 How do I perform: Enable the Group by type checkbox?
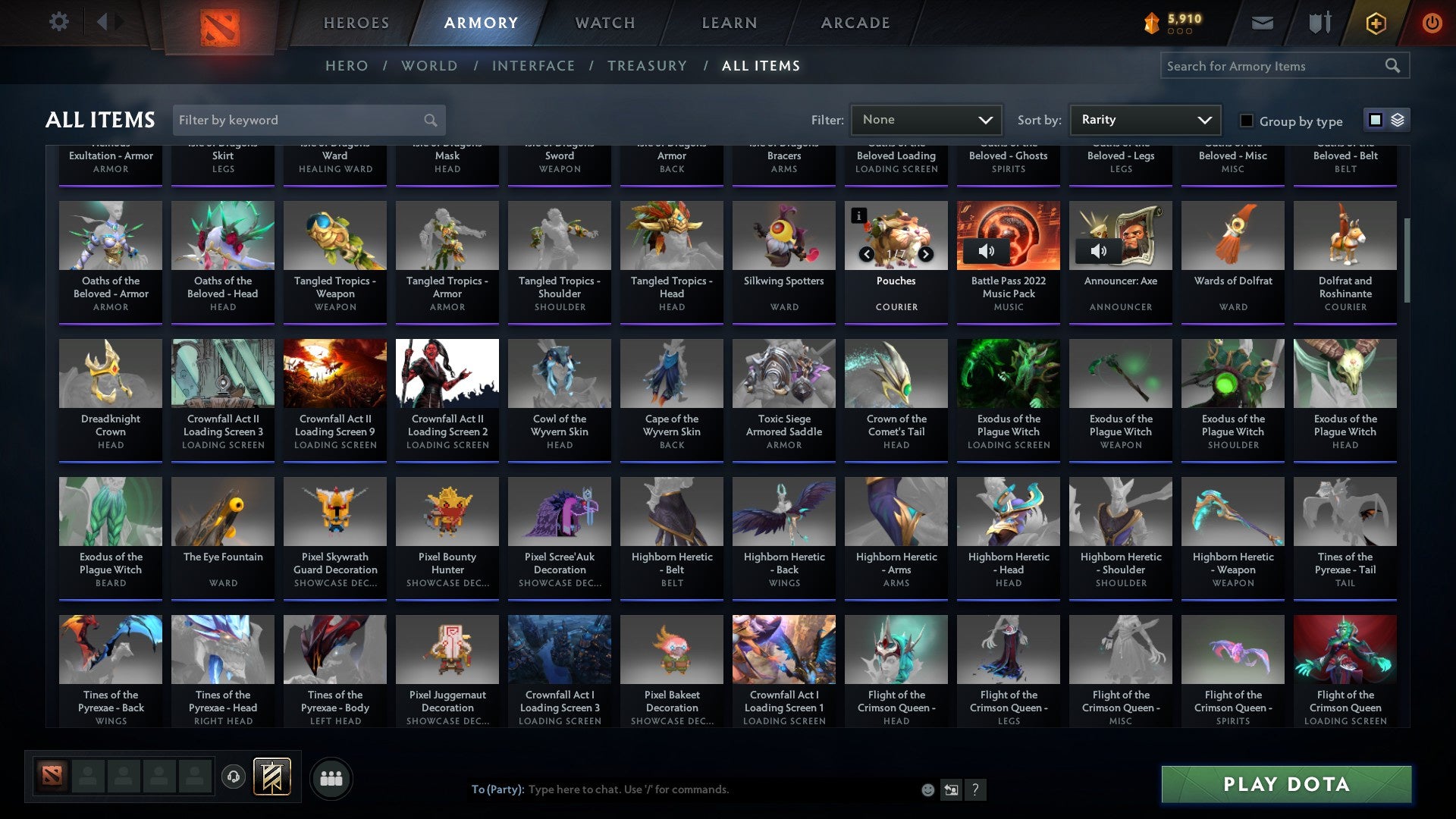(1246, 121)
